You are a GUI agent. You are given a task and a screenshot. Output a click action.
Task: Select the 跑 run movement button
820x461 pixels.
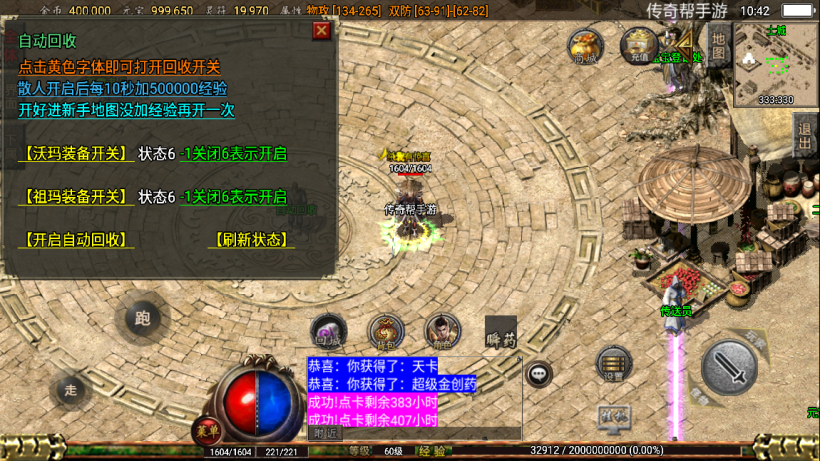click(142, 319)
